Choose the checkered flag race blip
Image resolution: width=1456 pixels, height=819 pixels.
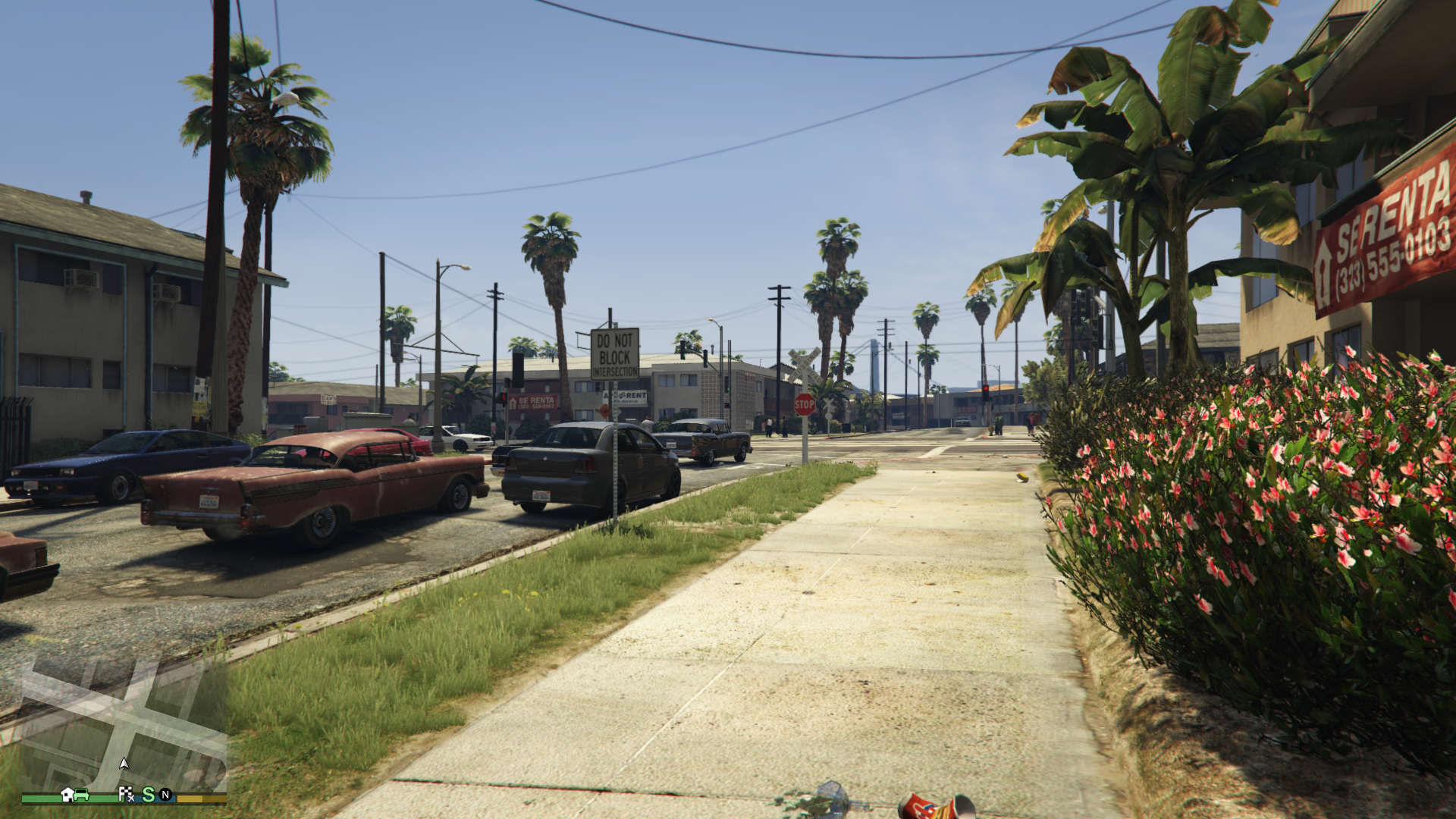(126, 794)
